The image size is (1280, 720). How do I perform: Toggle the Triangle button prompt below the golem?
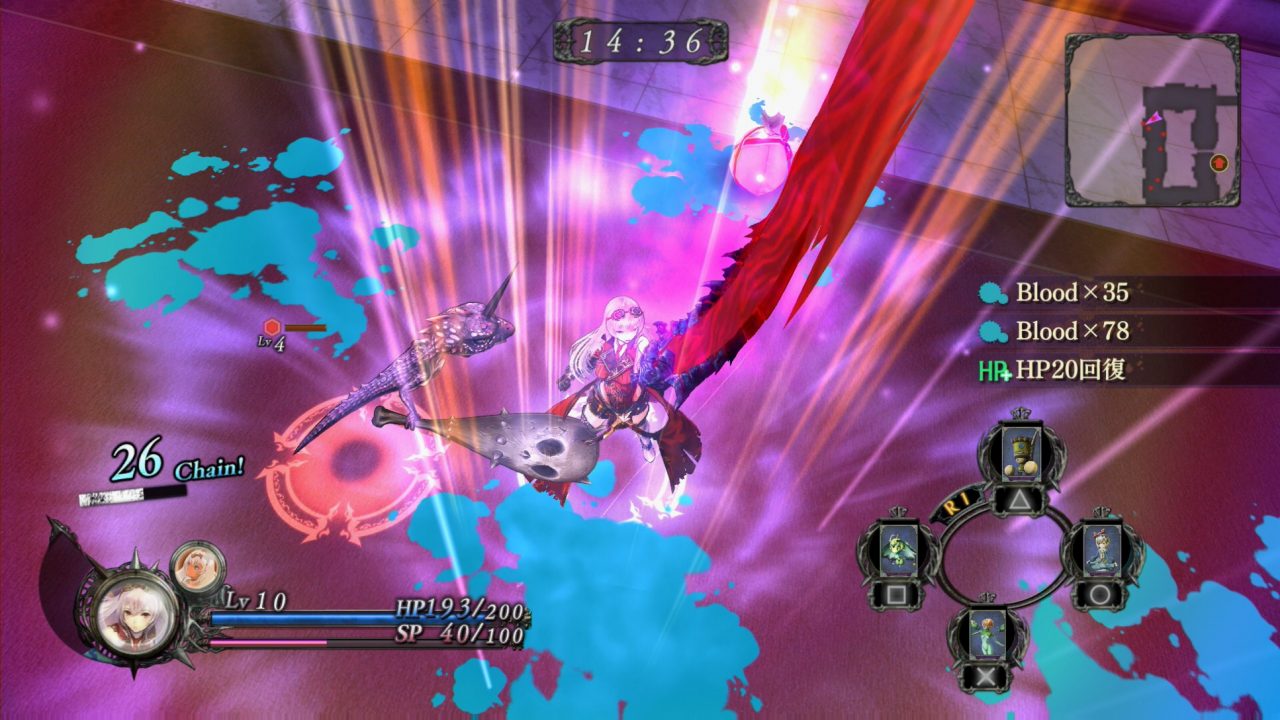[1020, 500]
